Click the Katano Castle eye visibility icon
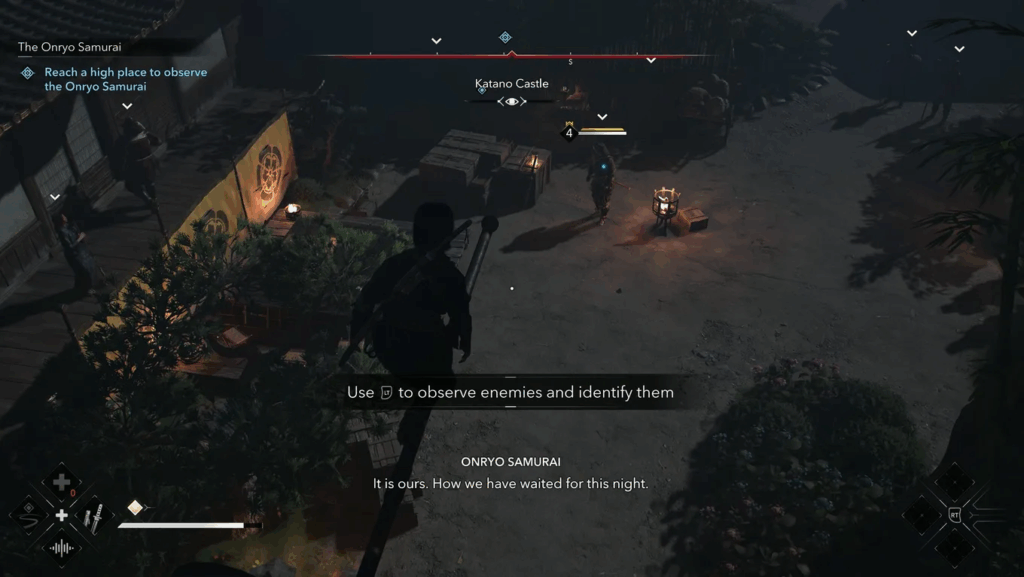The width and height of the screenshot is (1024, 577). pos(512,102)
